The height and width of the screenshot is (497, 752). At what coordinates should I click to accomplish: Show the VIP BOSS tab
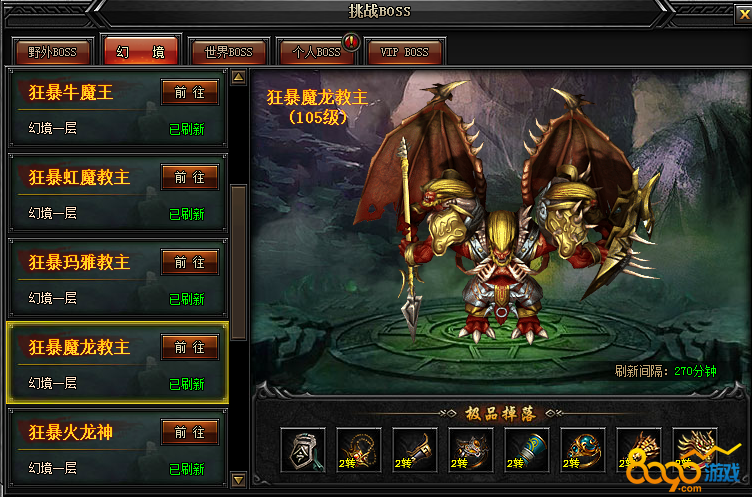coord(404,51)
